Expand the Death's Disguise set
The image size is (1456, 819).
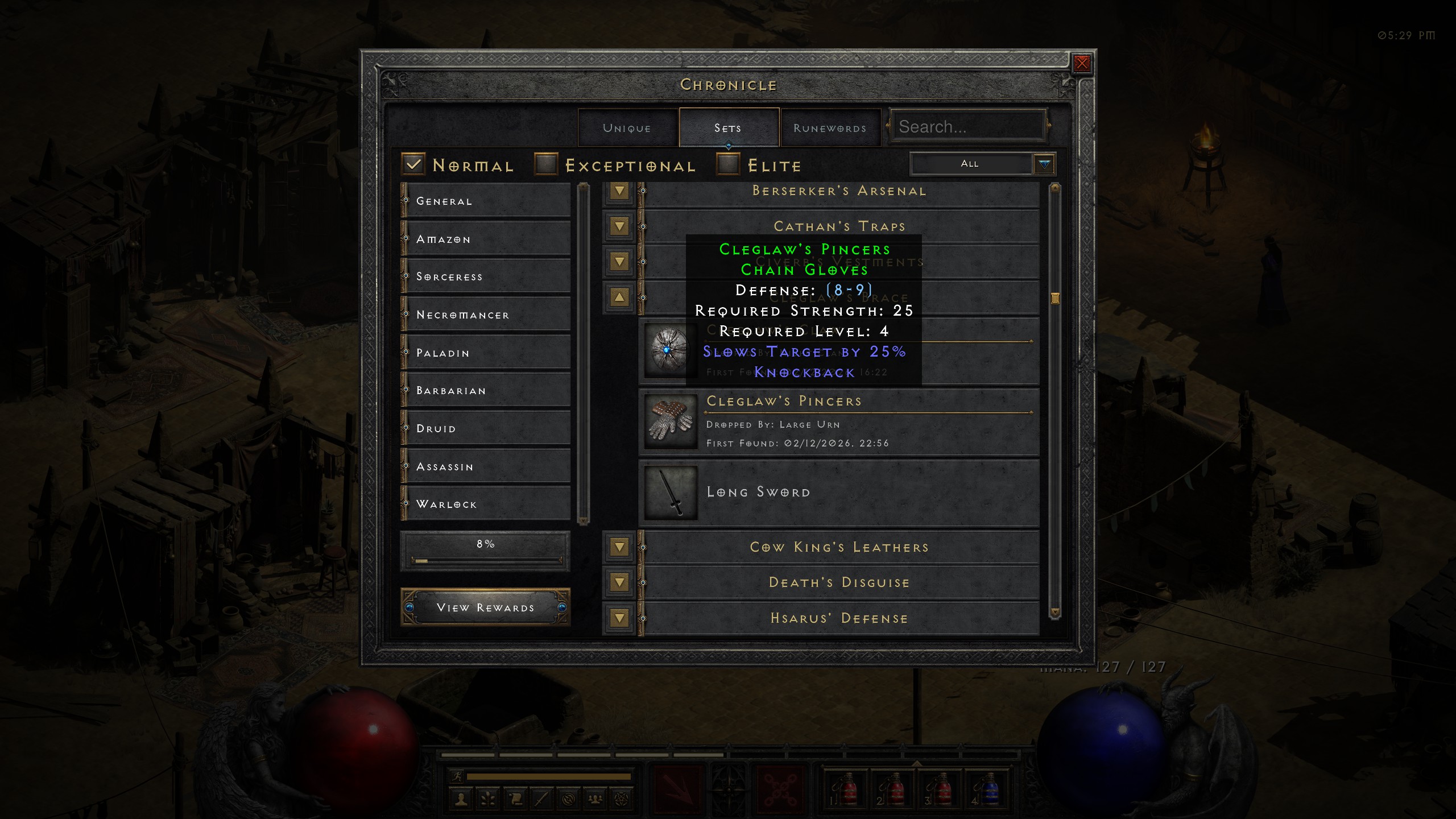click(x=619, y=582)
